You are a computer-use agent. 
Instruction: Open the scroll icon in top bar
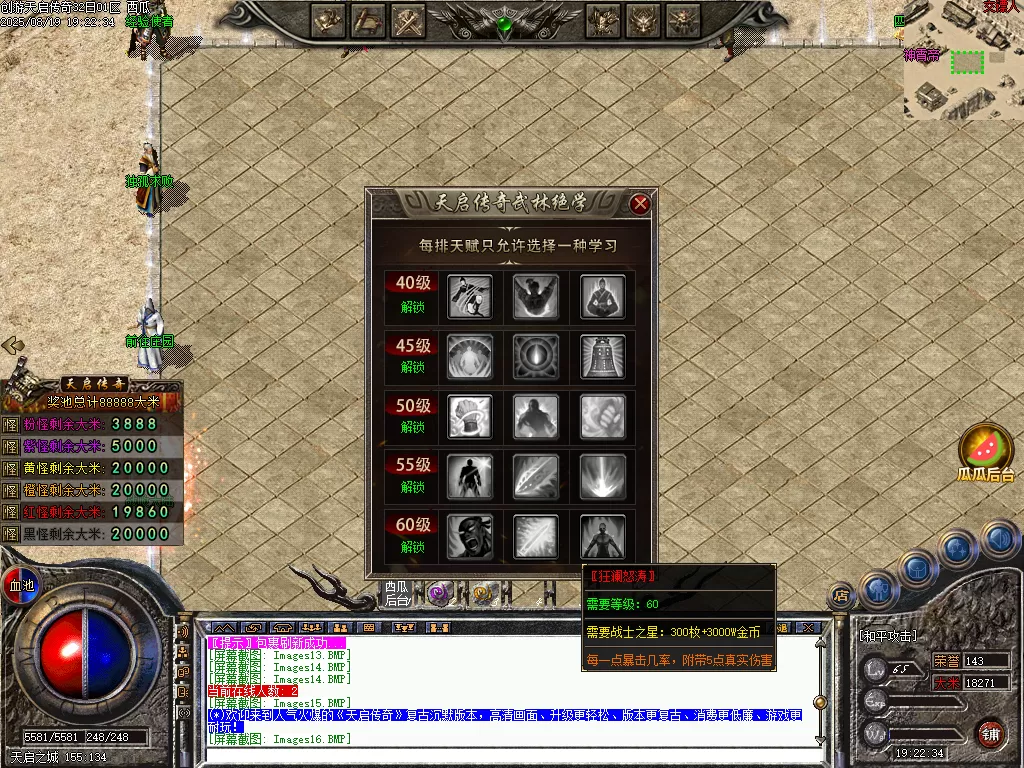369,20
